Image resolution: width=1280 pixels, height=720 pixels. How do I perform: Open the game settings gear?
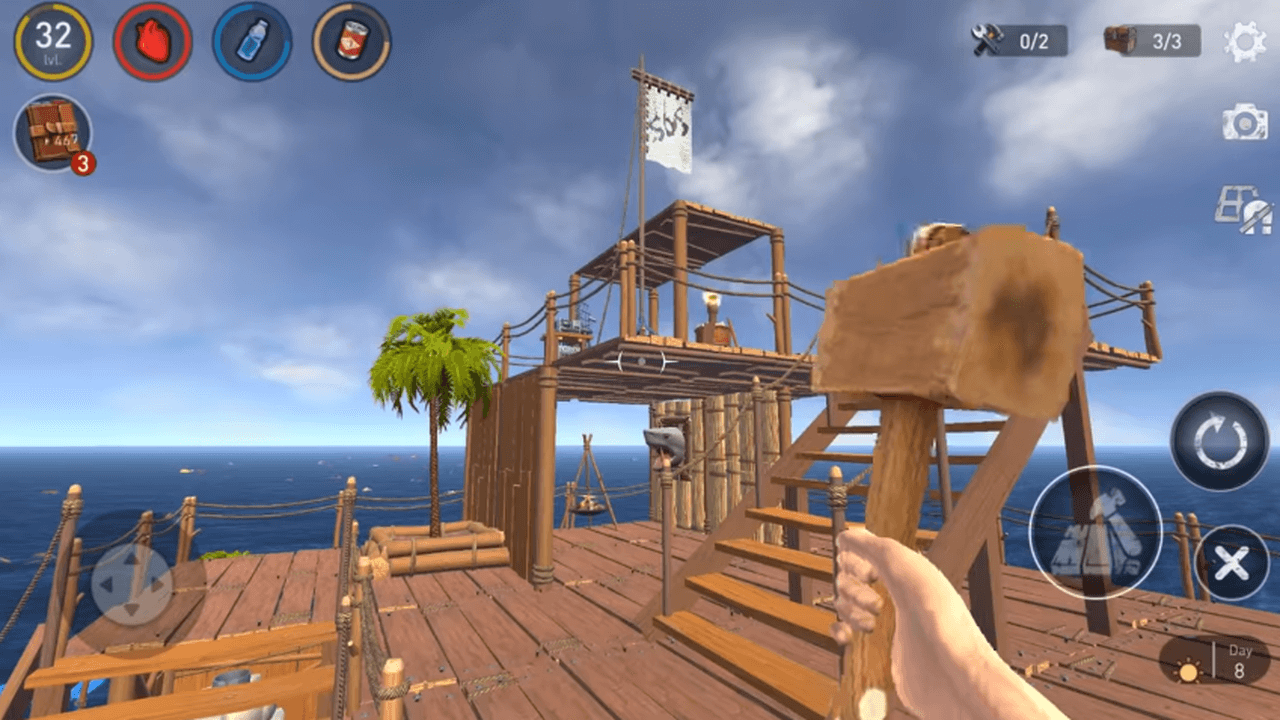(1243, 42)
